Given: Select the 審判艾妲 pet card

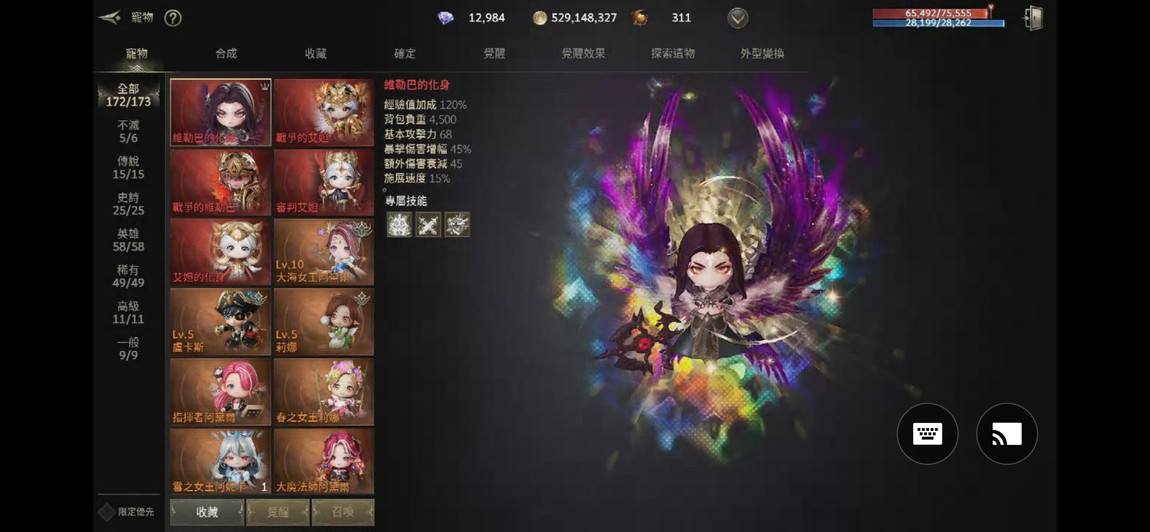Looking at the screenshot, I should click(323, 183).
